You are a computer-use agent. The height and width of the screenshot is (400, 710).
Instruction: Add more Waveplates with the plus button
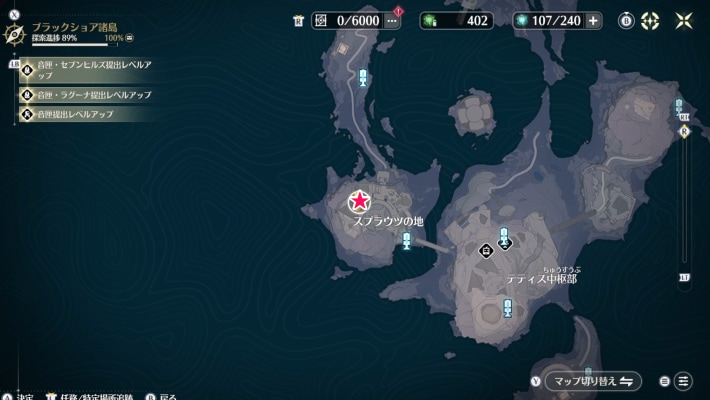594,21
